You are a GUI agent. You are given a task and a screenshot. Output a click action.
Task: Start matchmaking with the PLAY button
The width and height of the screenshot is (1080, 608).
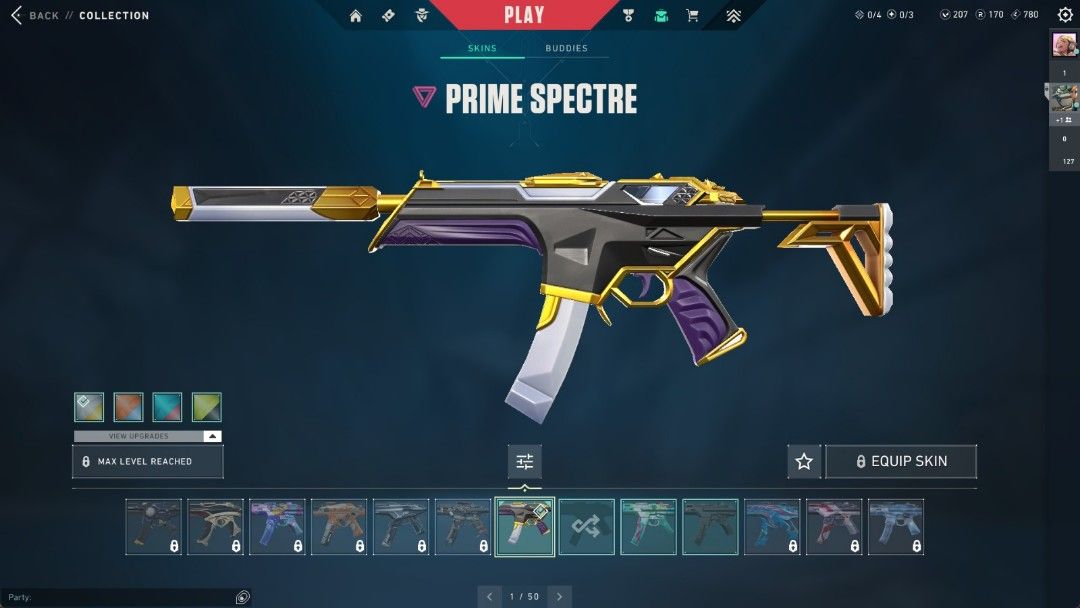(524, 15)
